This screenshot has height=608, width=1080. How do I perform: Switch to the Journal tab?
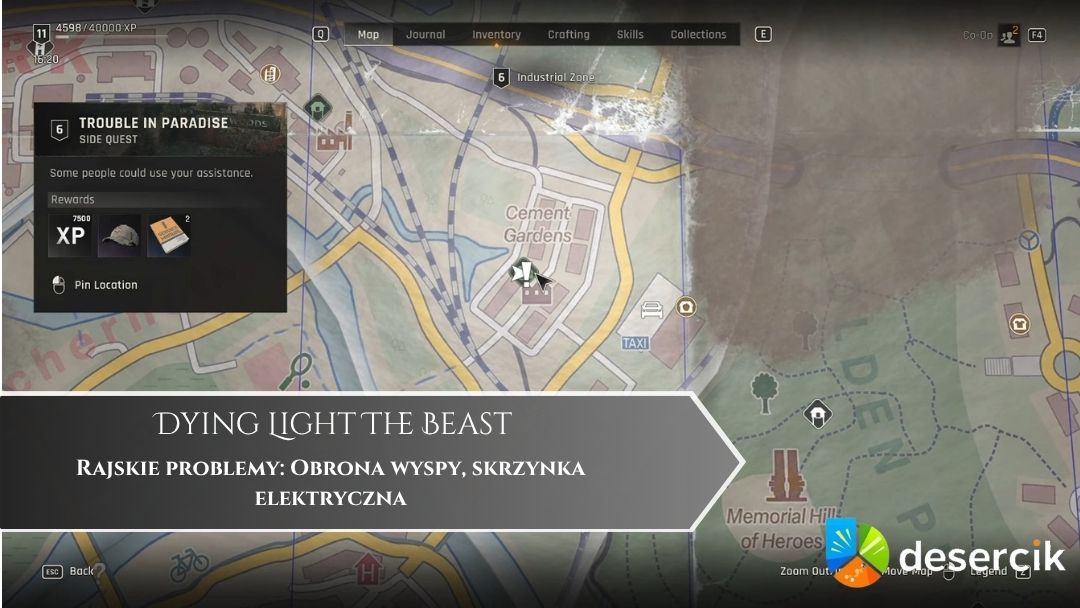click(425, 34)
